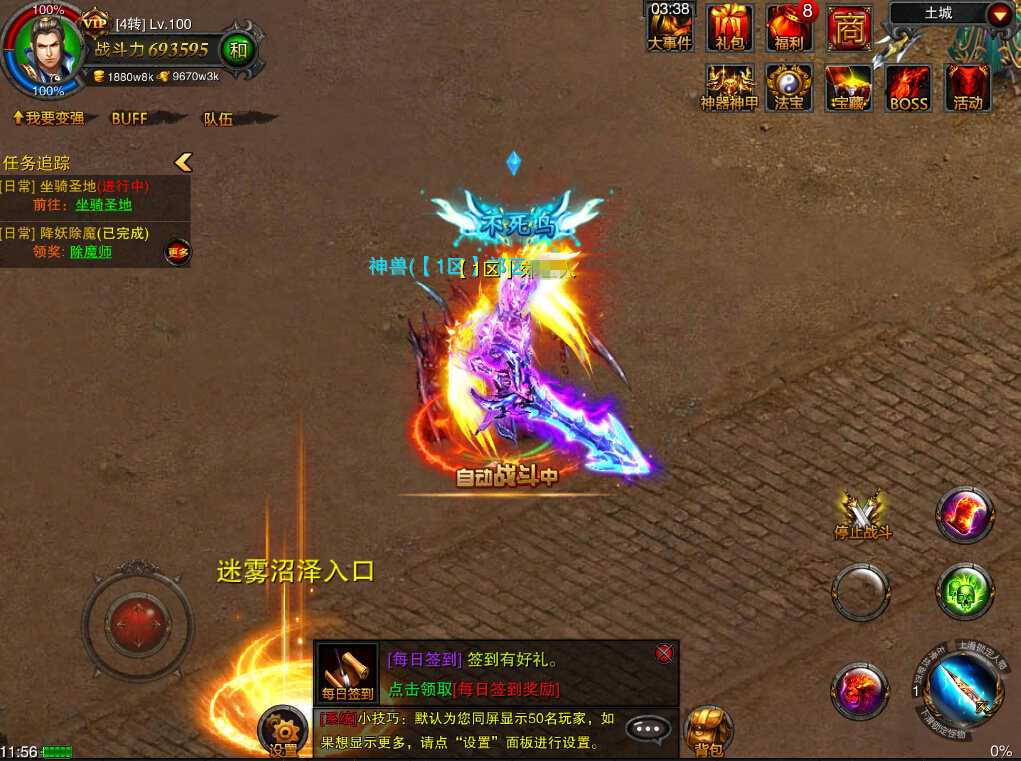Open the 法宝 treasure menu
This screenshot has width=1021, height=761.
pos(789,87)
